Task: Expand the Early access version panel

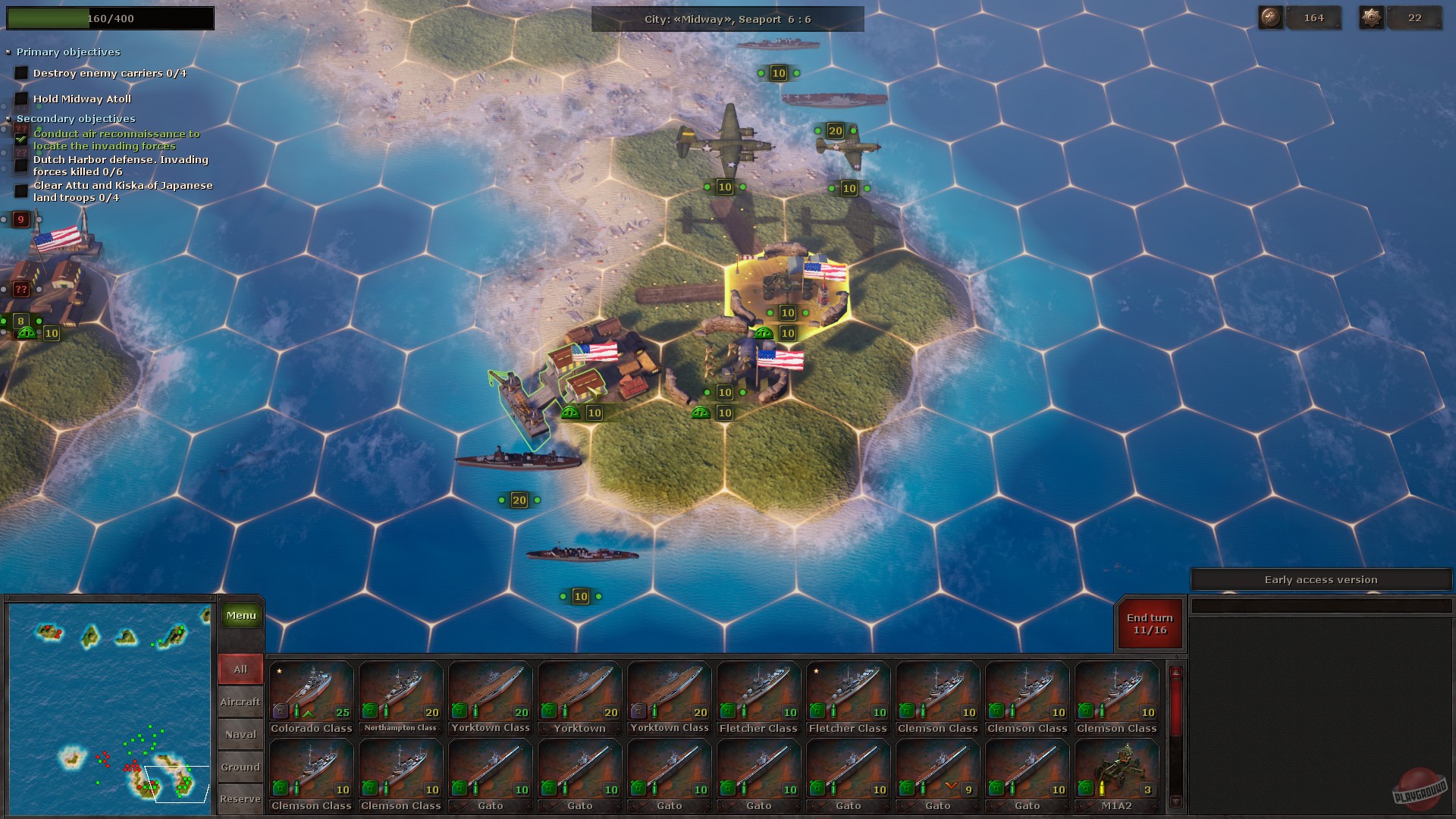Action: point(1321,579)
